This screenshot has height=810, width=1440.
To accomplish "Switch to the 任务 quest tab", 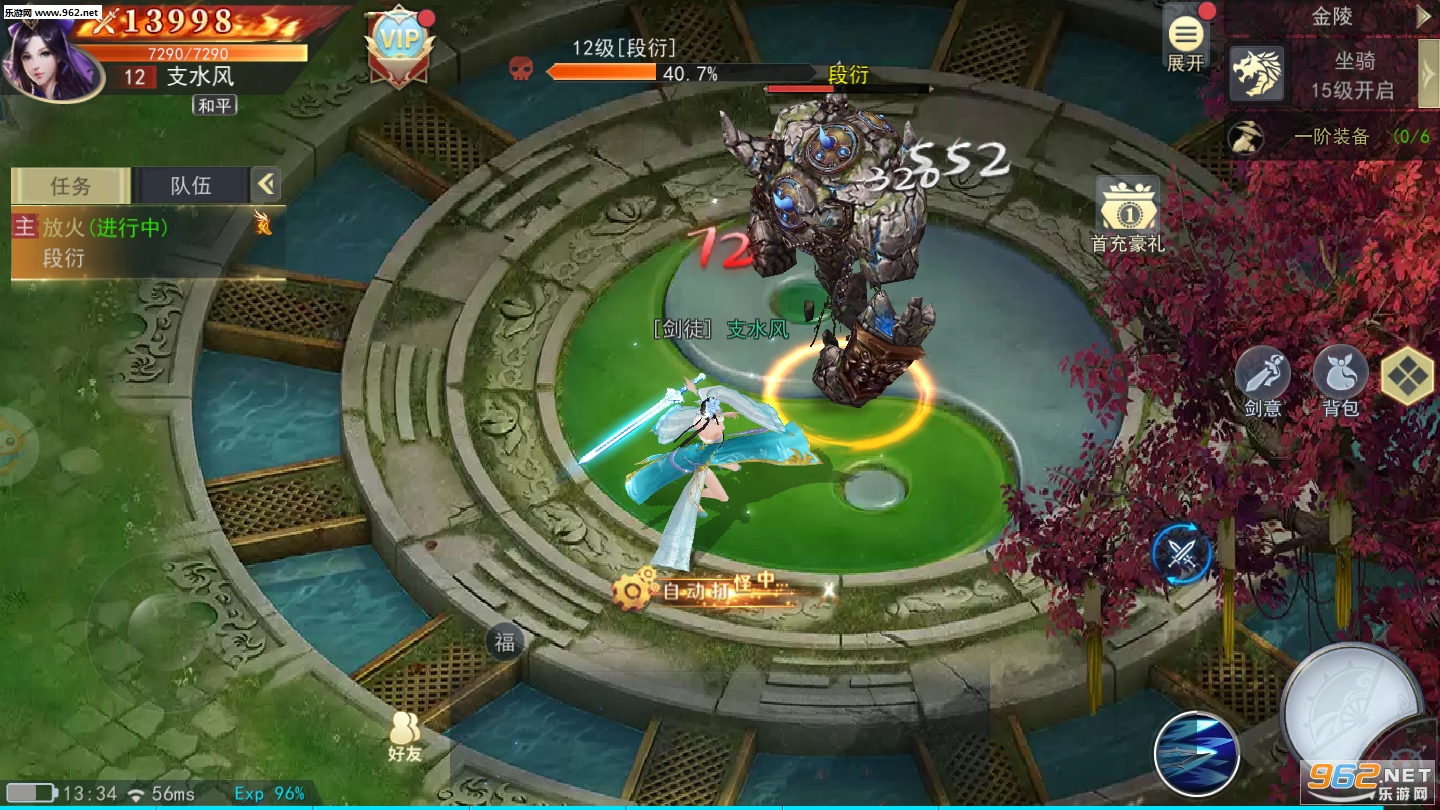I will click(x=71, y=185).
